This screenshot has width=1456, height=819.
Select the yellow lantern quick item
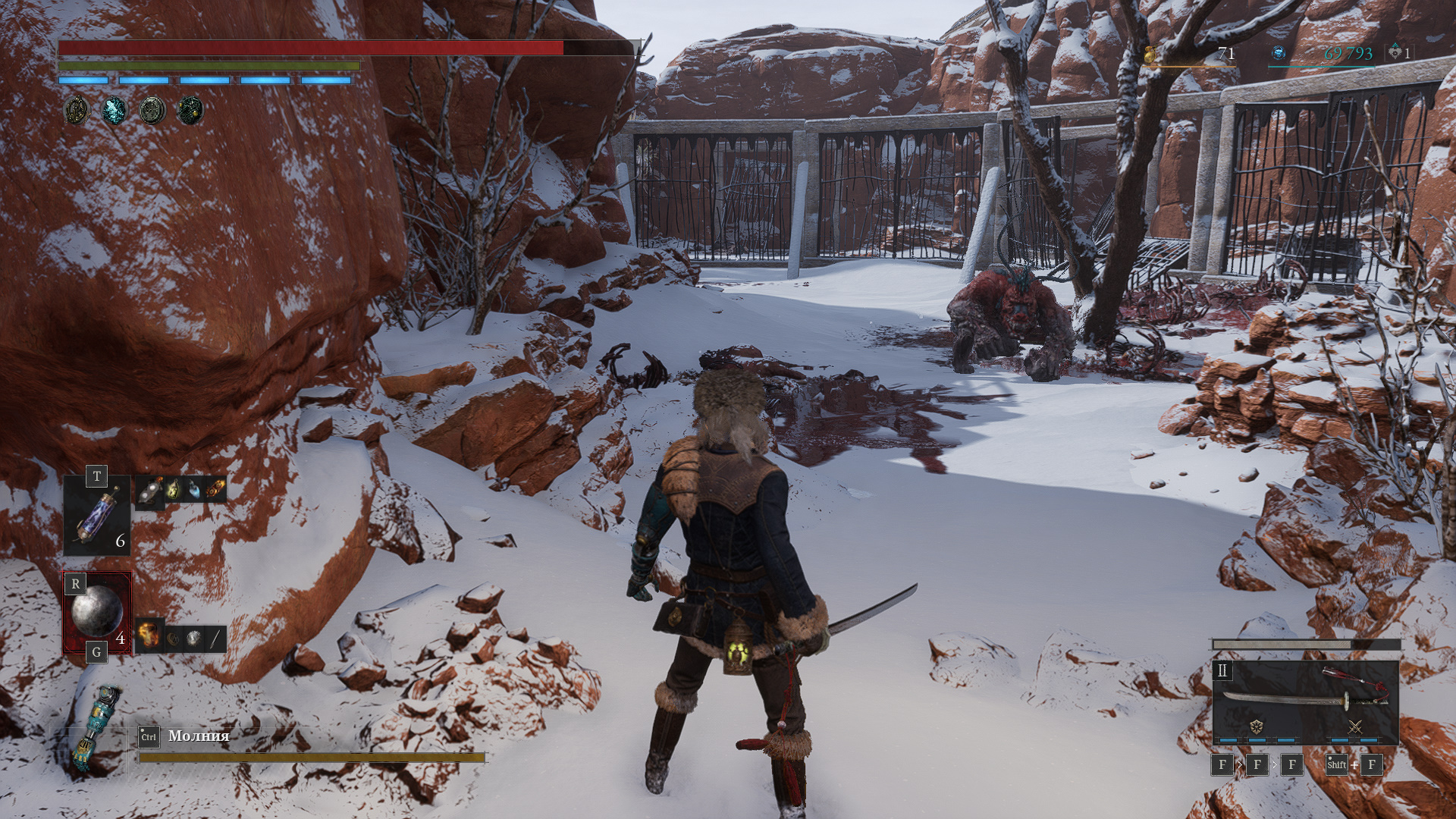point(174,491)
